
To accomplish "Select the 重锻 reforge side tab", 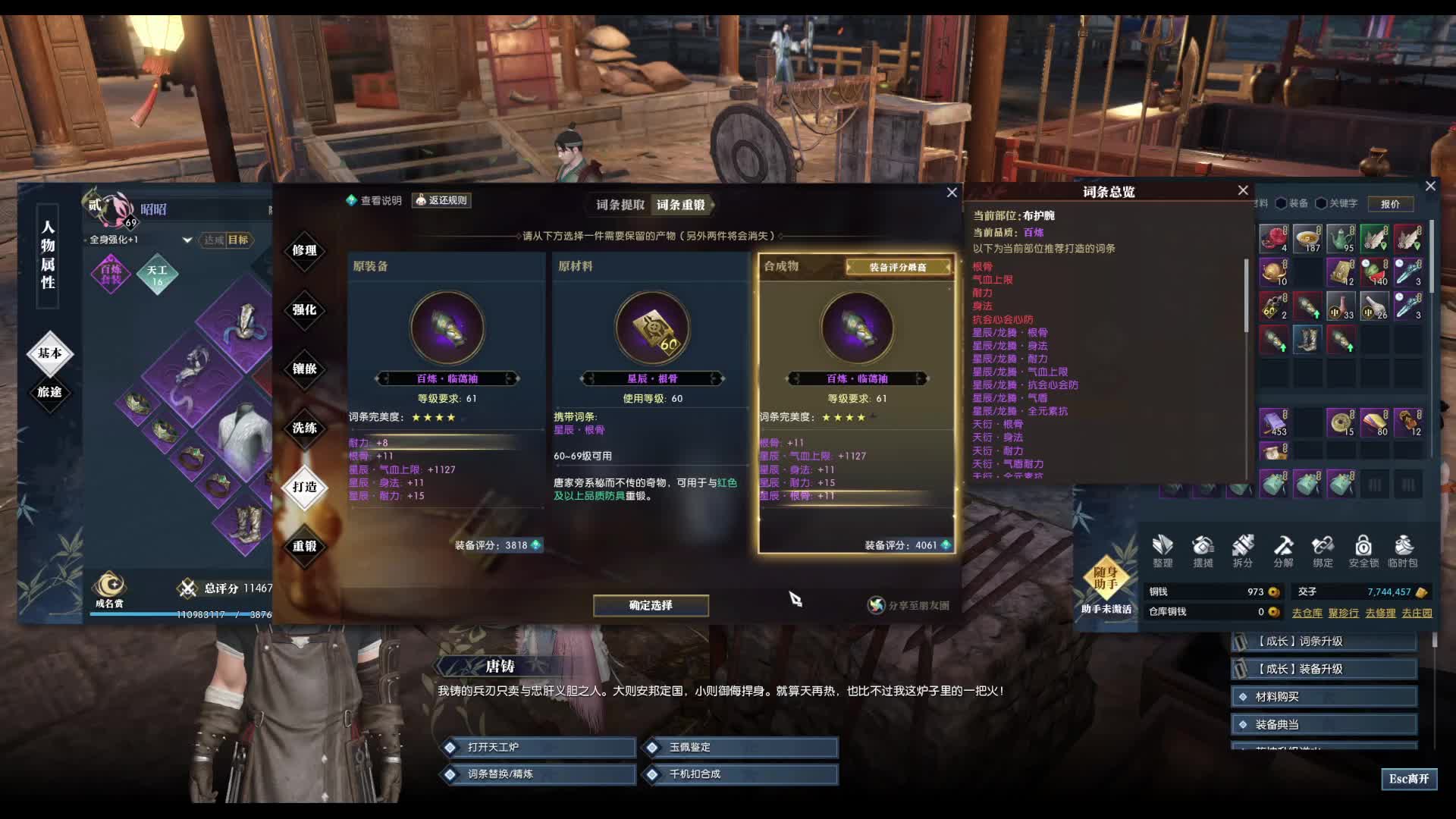I will (304, 546).
